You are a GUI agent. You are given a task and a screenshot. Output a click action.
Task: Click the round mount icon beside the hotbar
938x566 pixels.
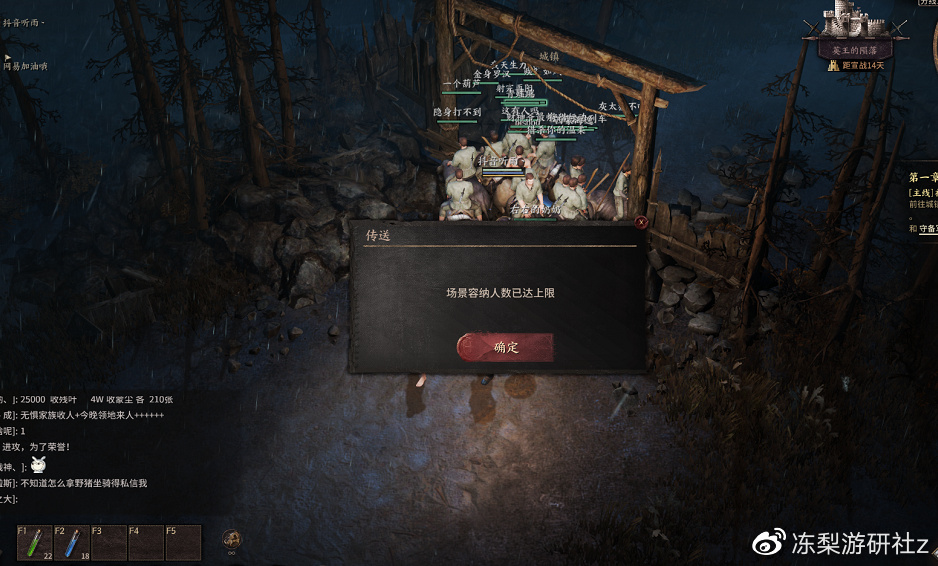tap(231, 539)
